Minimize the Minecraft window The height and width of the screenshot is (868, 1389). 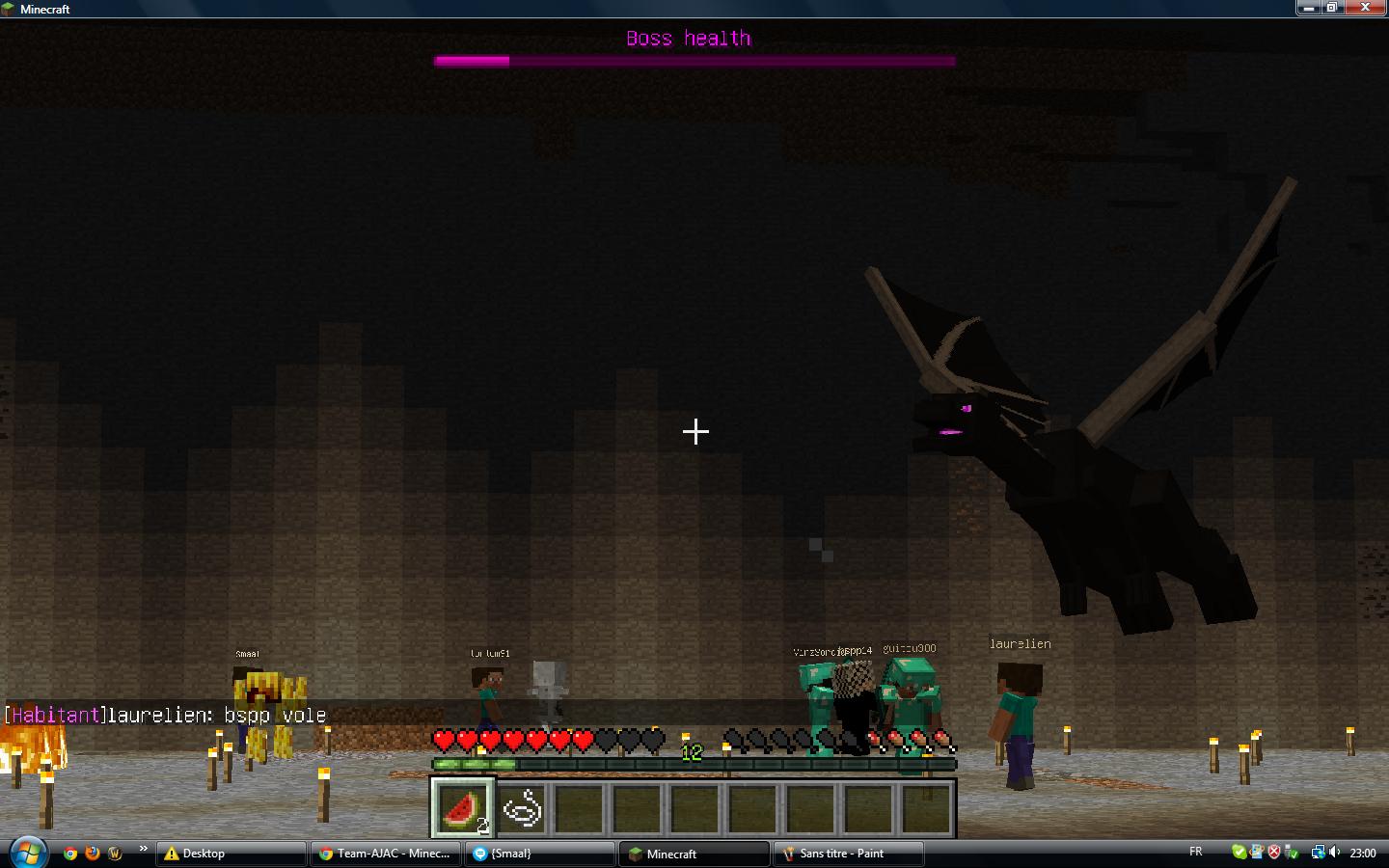point(1308,8)
